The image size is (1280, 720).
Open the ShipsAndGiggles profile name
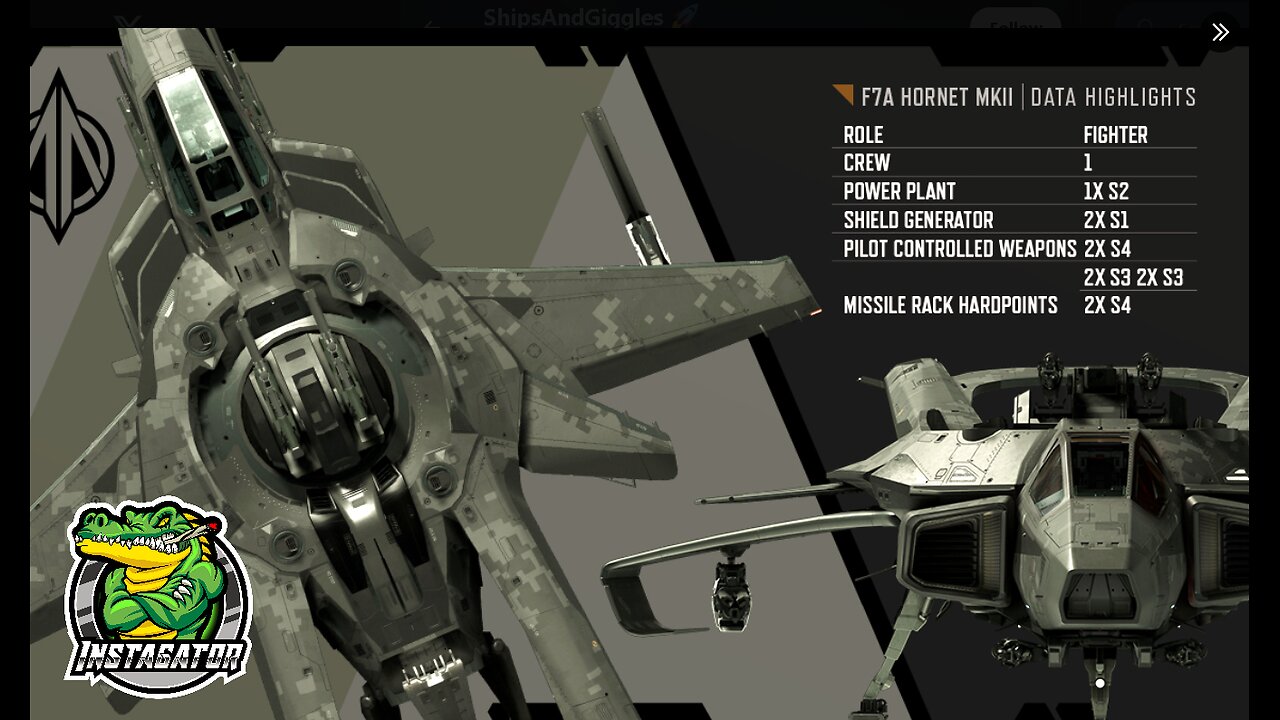point(572,16)
